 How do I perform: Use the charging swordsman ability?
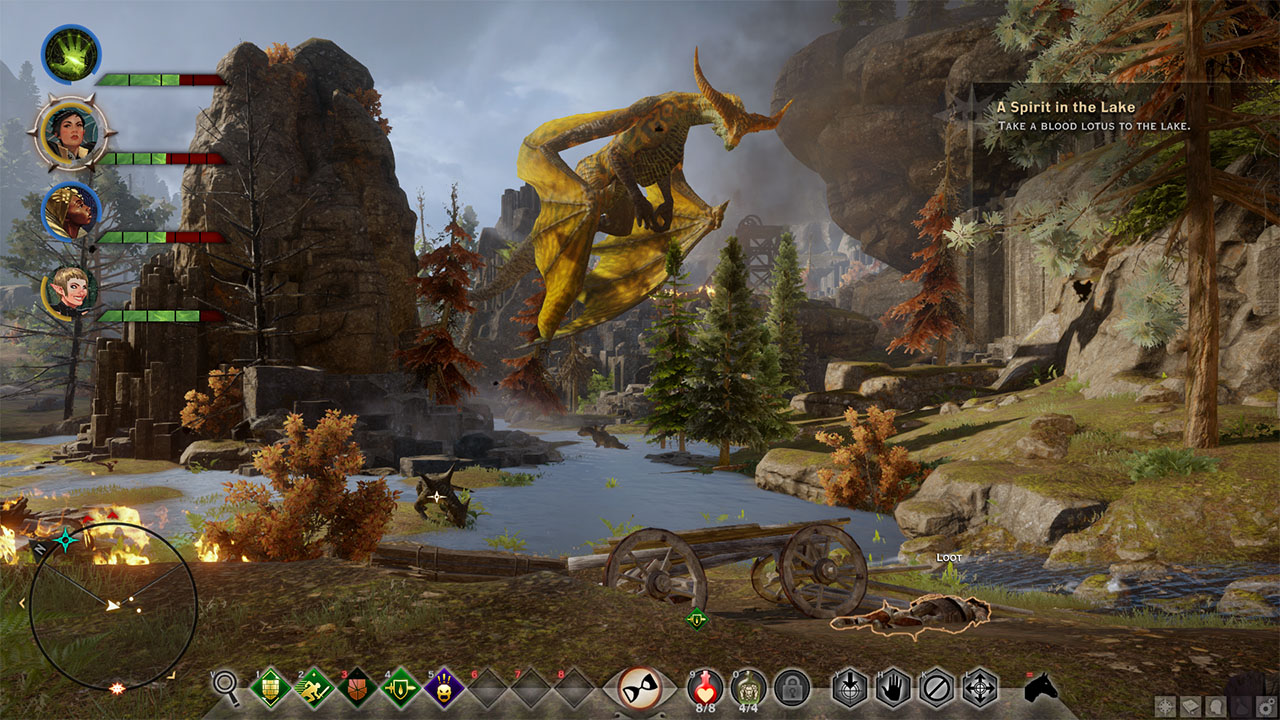314,688
